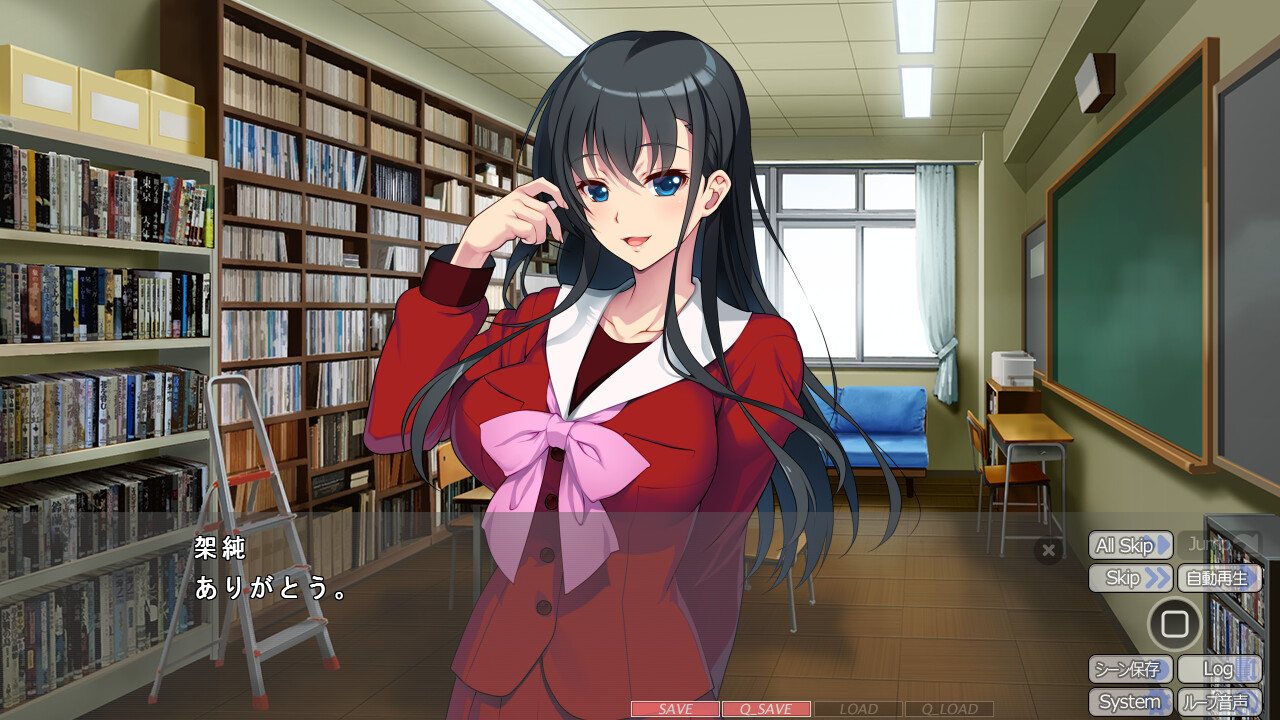Screen dimensions: 1280x720
Task: Hide the UI using the × icon
Action: click(1048, 550)
